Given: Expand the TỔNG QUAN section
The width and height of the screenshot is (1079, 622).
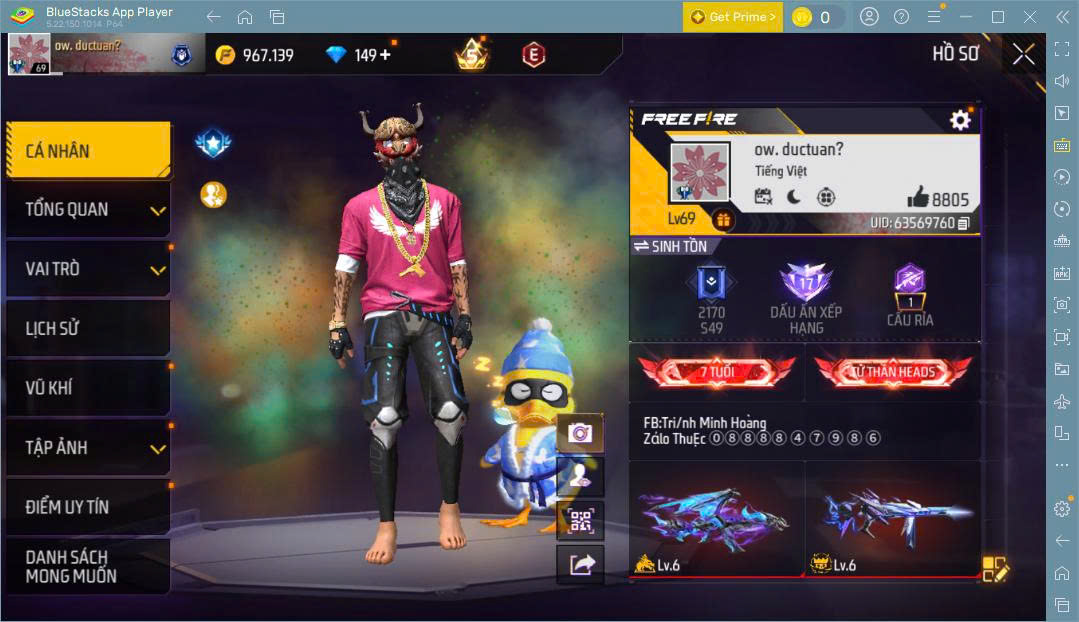Looking at the screenshot, I should [x=88, y=210].
